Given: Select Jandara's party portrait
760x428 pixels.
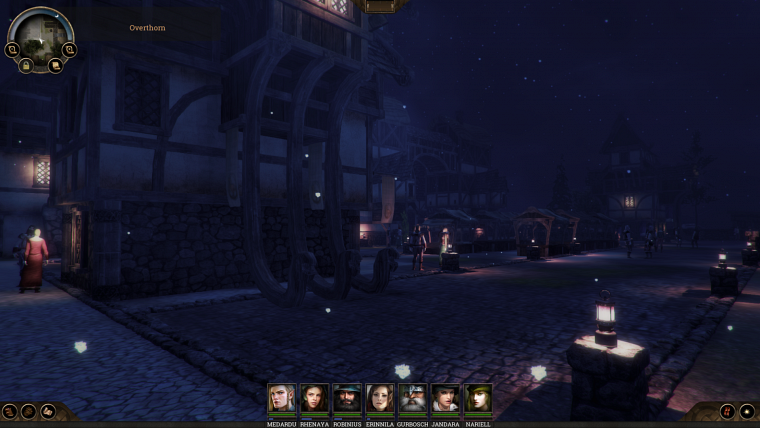Looking at the screenshot, I should click(x=445, y=398).
